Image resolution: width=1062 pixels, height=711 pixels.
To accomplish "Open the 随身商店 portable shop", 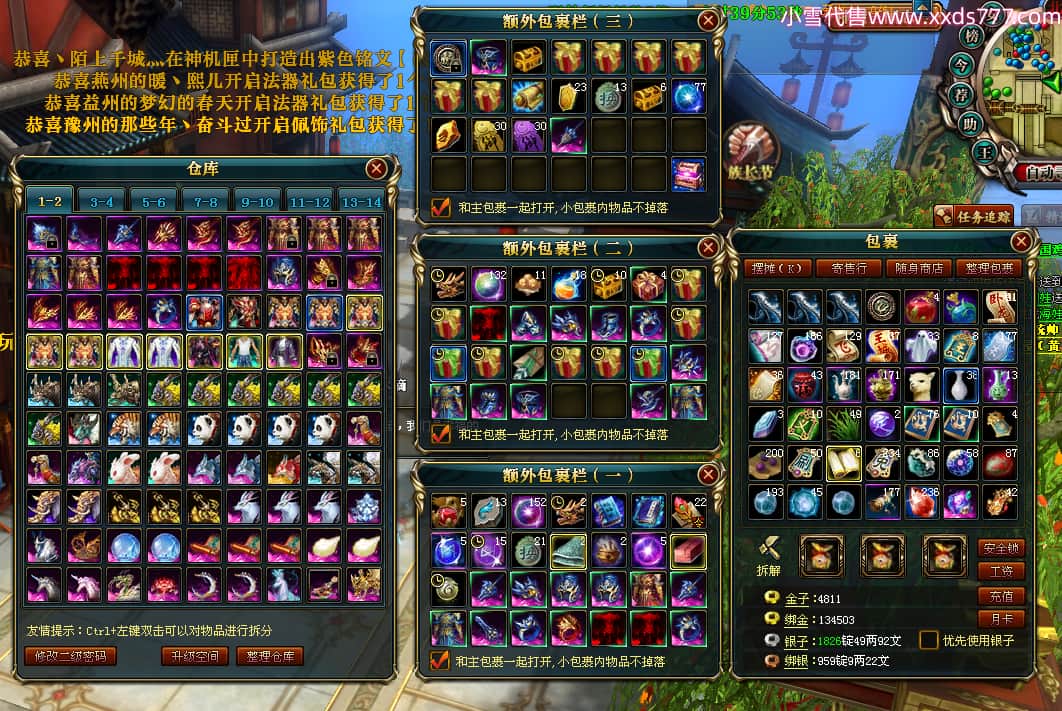I will tap(919, 268).
